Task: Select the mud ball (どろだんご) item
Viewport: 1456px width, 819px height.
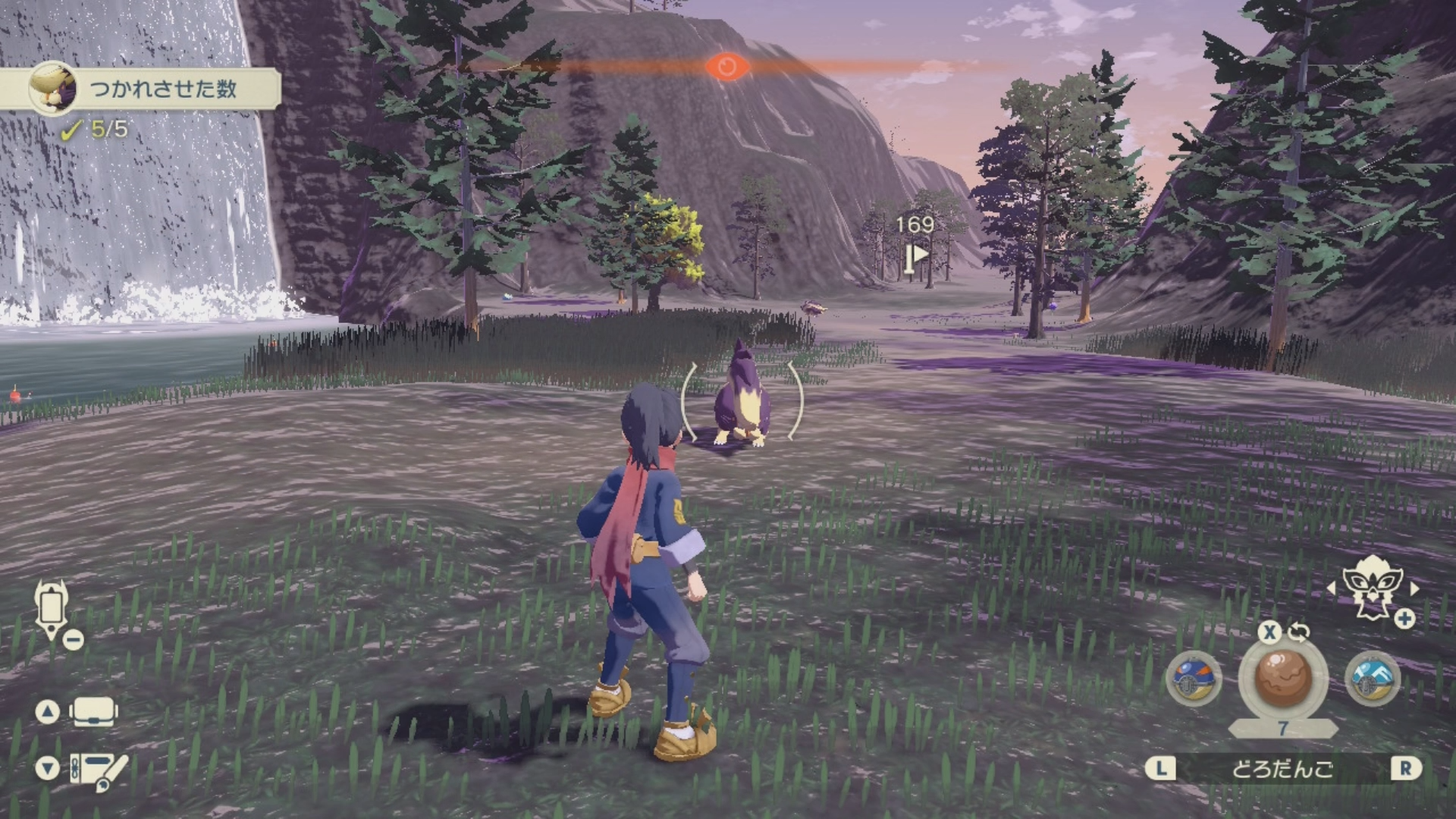Action: (x=1282, y=677)
